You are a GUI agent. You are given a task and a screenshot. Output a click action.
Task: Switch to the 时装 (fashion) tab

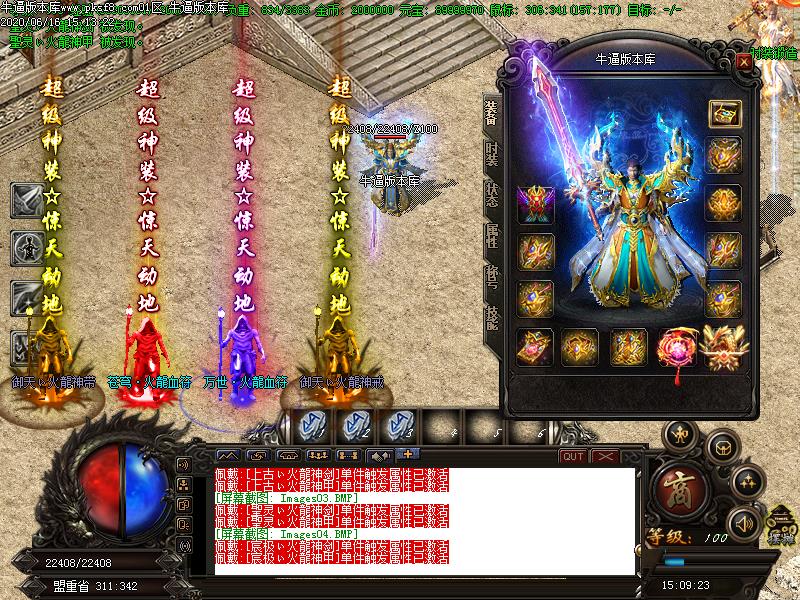[492, 155]
